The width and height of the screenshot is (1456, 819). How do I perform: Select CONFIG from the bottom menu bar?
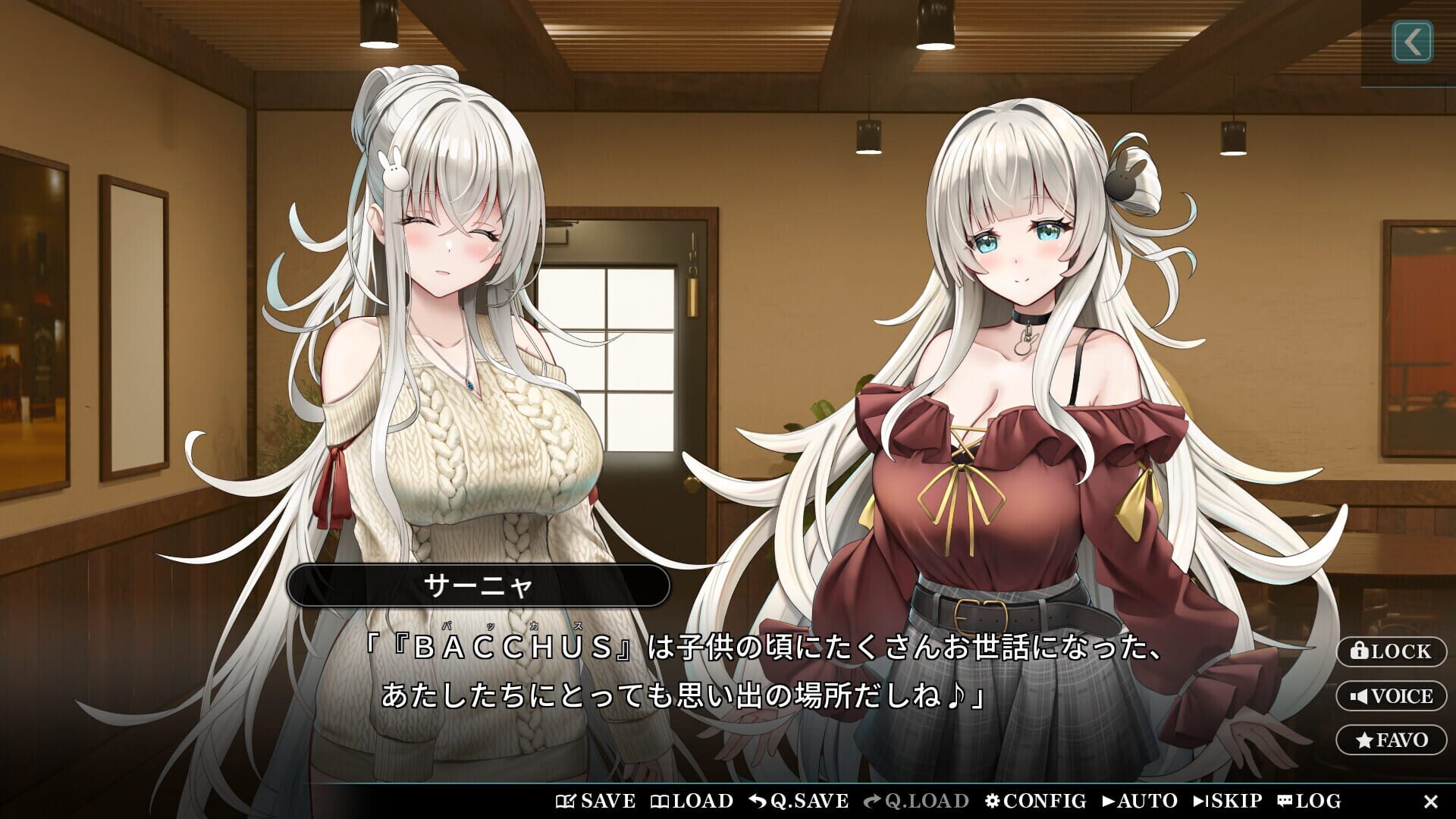[x=1039, y=800]
